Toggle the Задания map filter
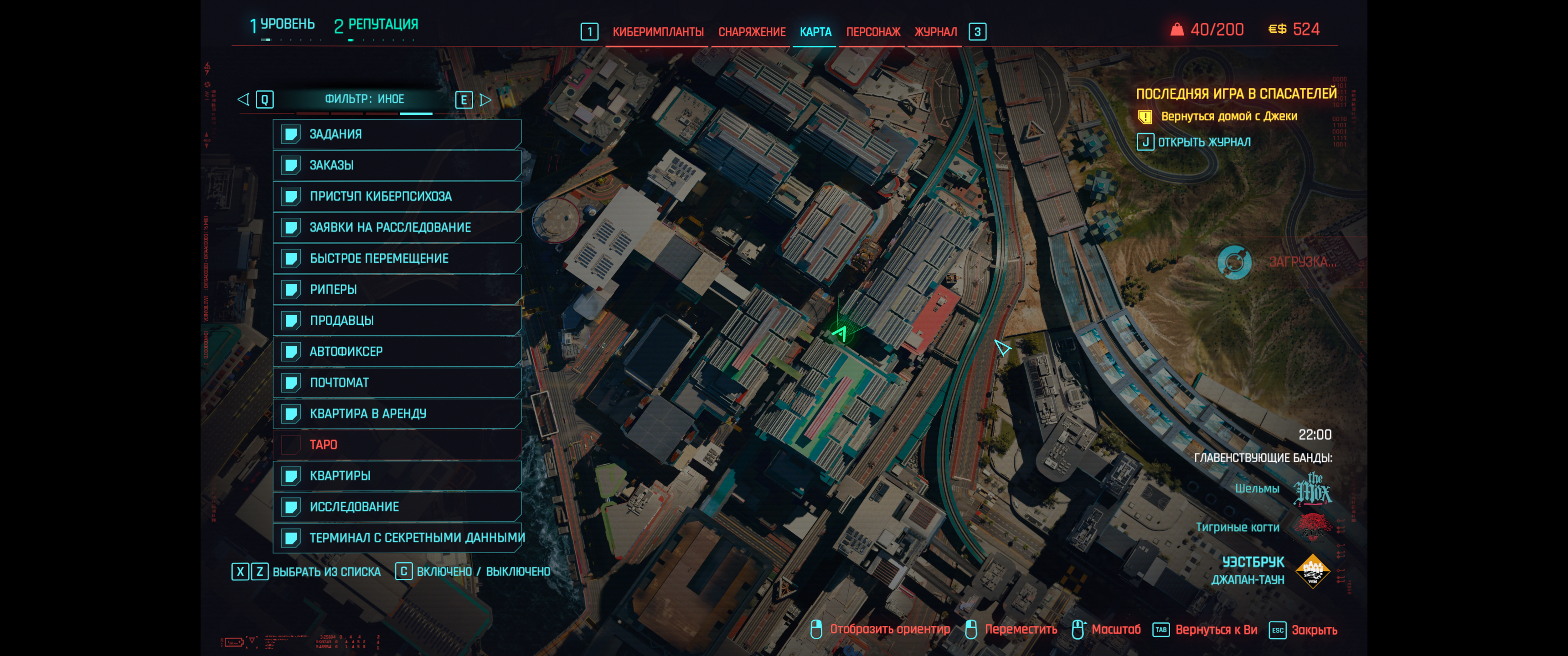 [x=397, y=134]
